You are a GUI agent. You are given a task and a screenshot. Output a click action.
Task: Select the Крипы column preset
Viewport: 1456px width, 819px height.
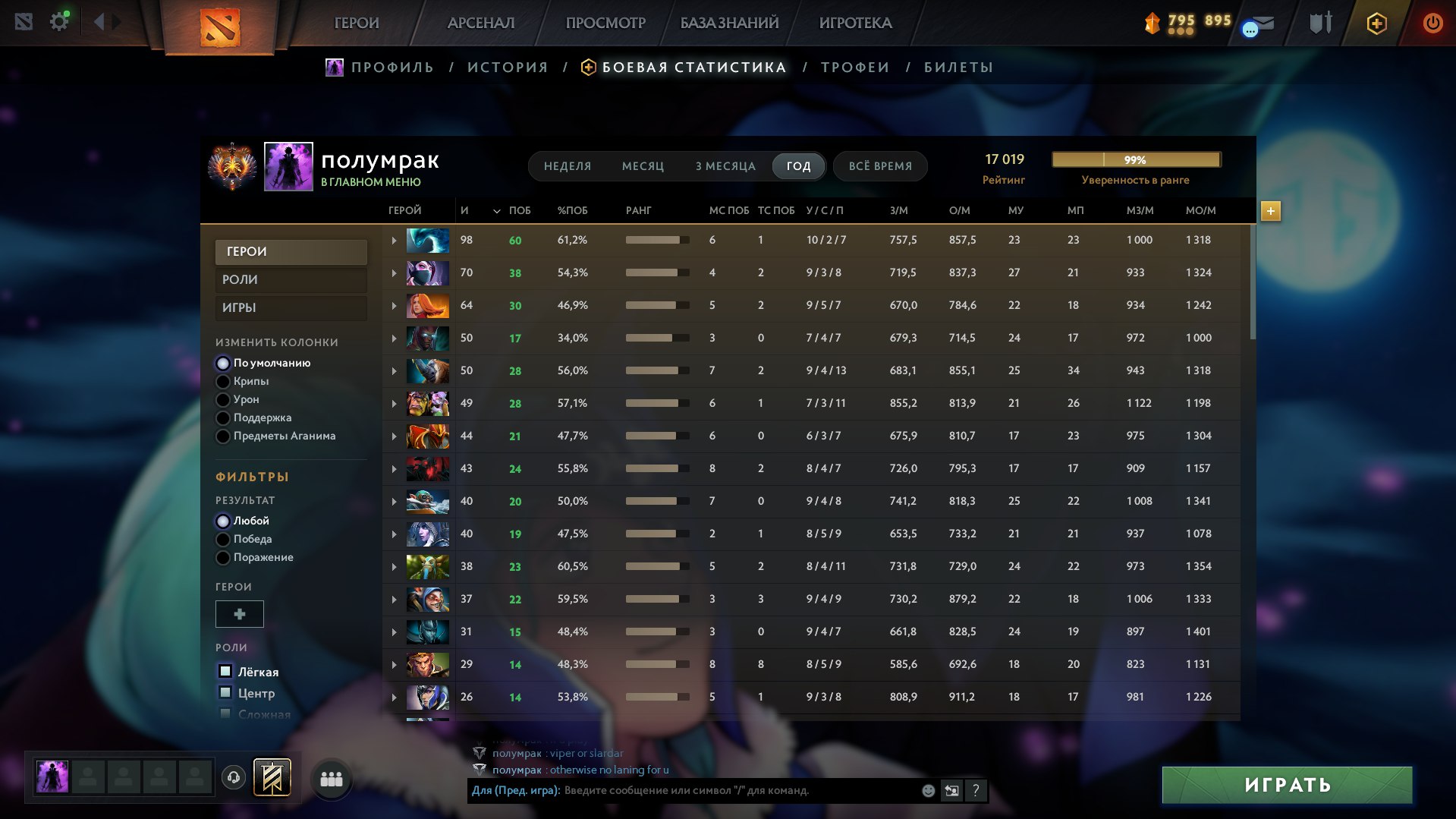pyautogui.click(x=222, y=381)
